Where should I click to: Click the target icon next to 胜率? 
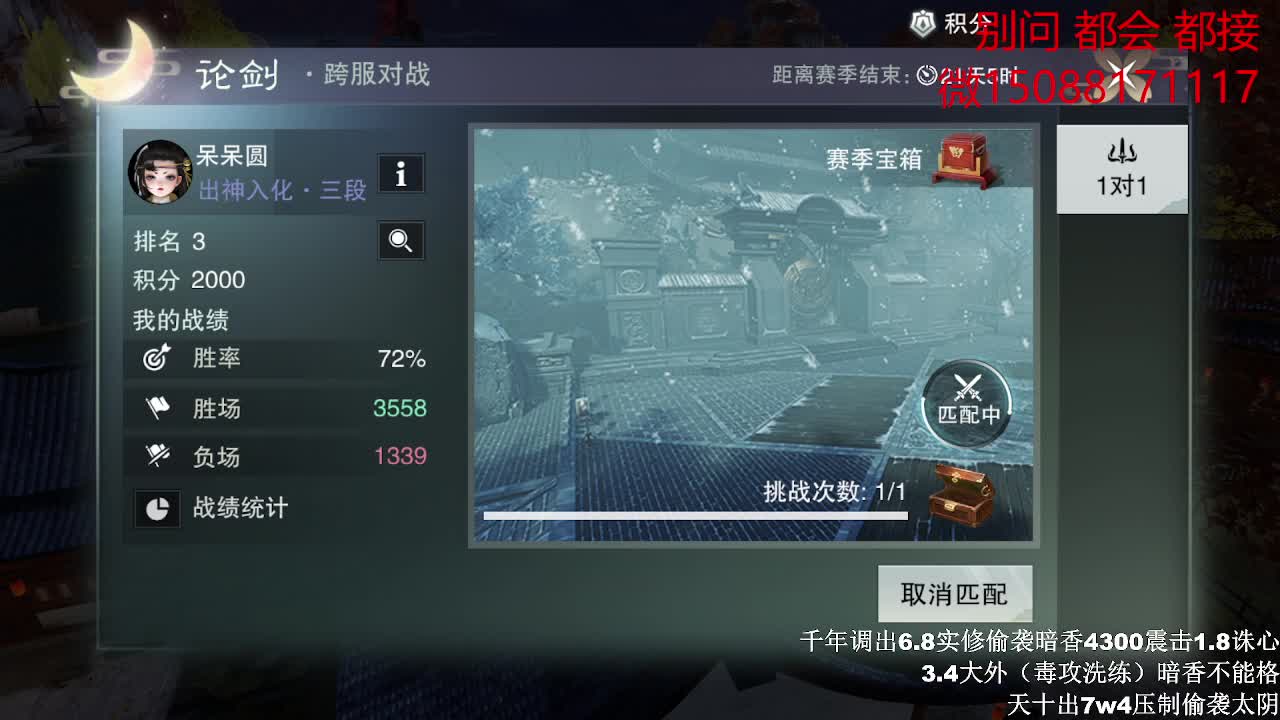coord(157,358)
